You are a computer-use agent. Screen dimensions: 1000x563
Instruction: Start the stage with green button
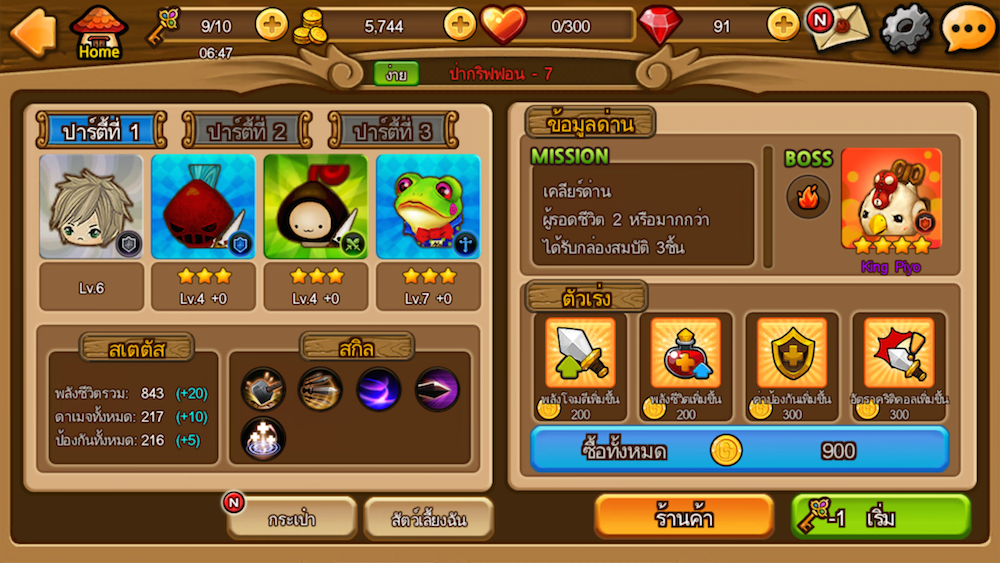(x=881, y=517)
